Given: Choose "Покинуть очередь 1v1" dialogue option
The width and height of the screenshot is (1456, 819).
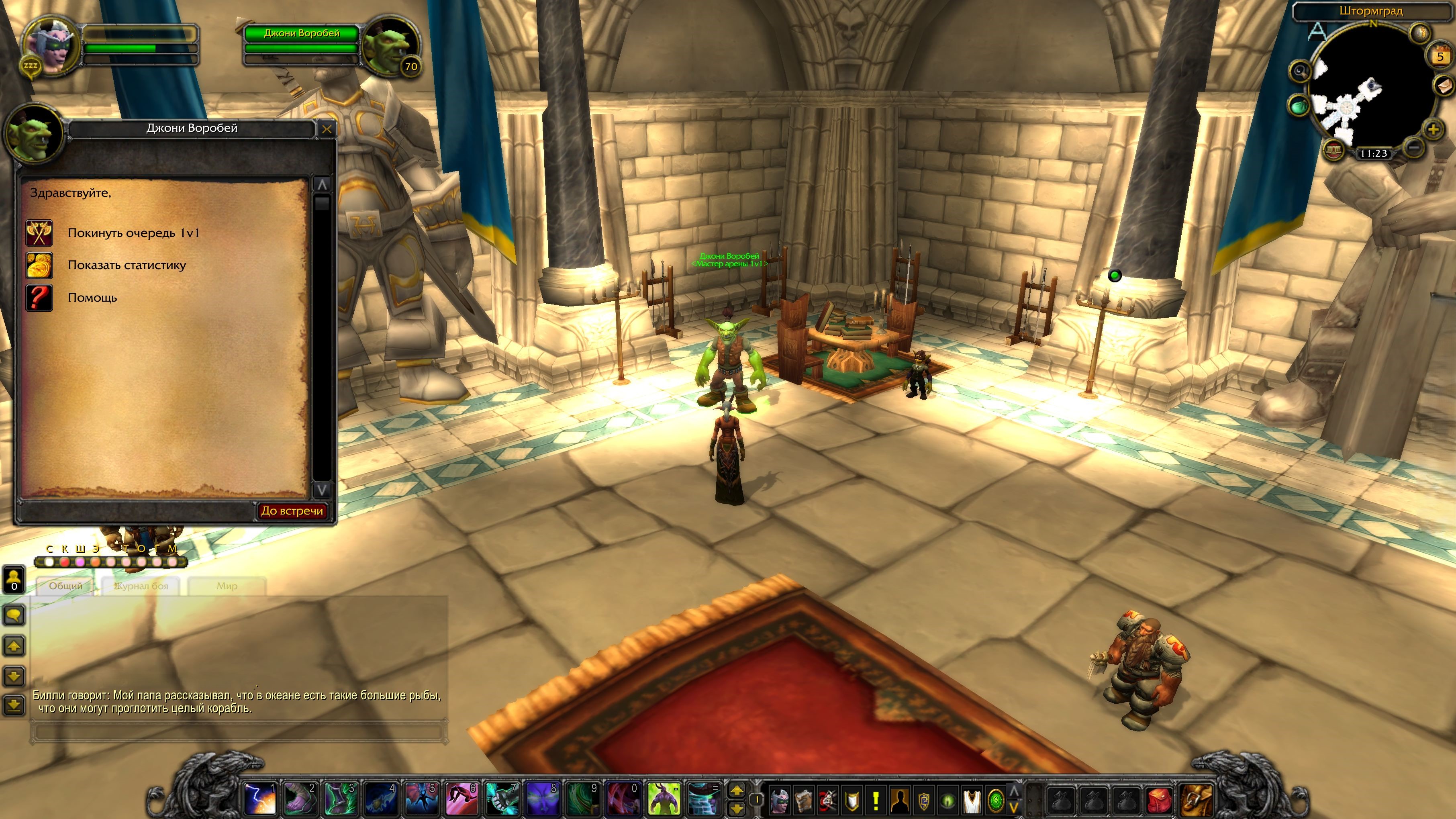Looking at the screenshot, I should click(x=133, y=233).
